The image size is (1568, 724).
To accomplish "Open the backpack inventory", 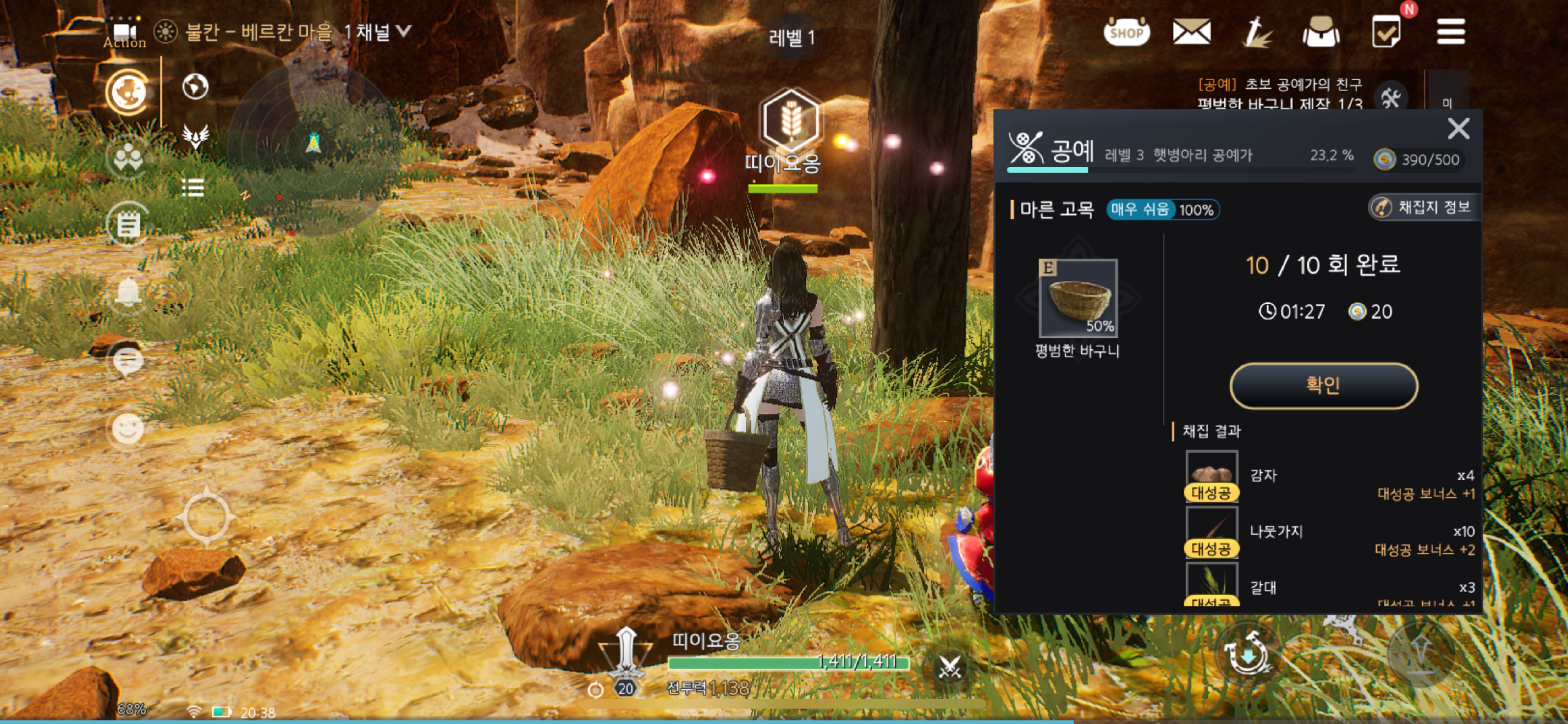I will [1320, 32].
